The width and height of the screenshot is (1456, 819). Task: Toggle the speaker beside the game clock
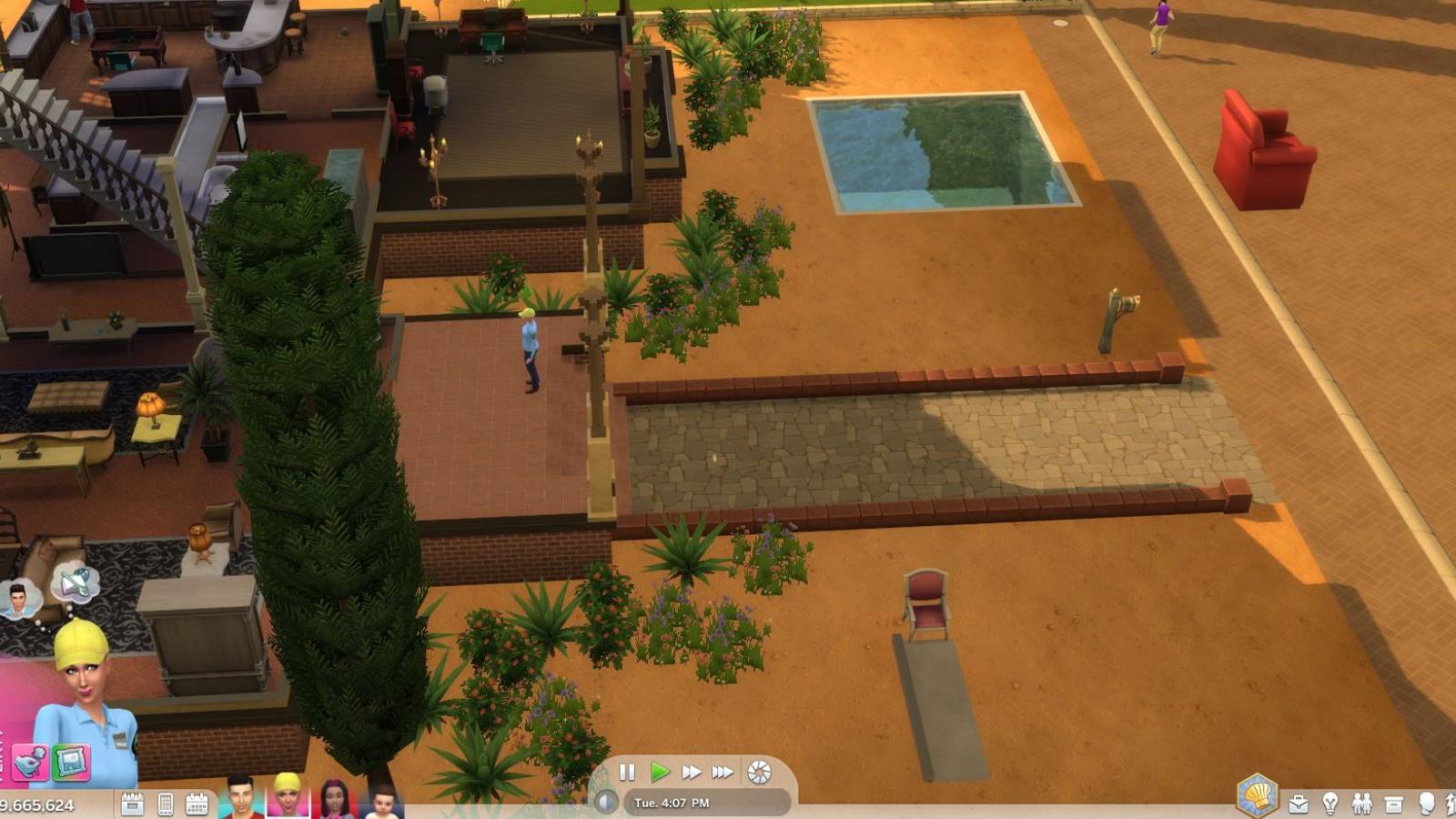click(606, 802)
